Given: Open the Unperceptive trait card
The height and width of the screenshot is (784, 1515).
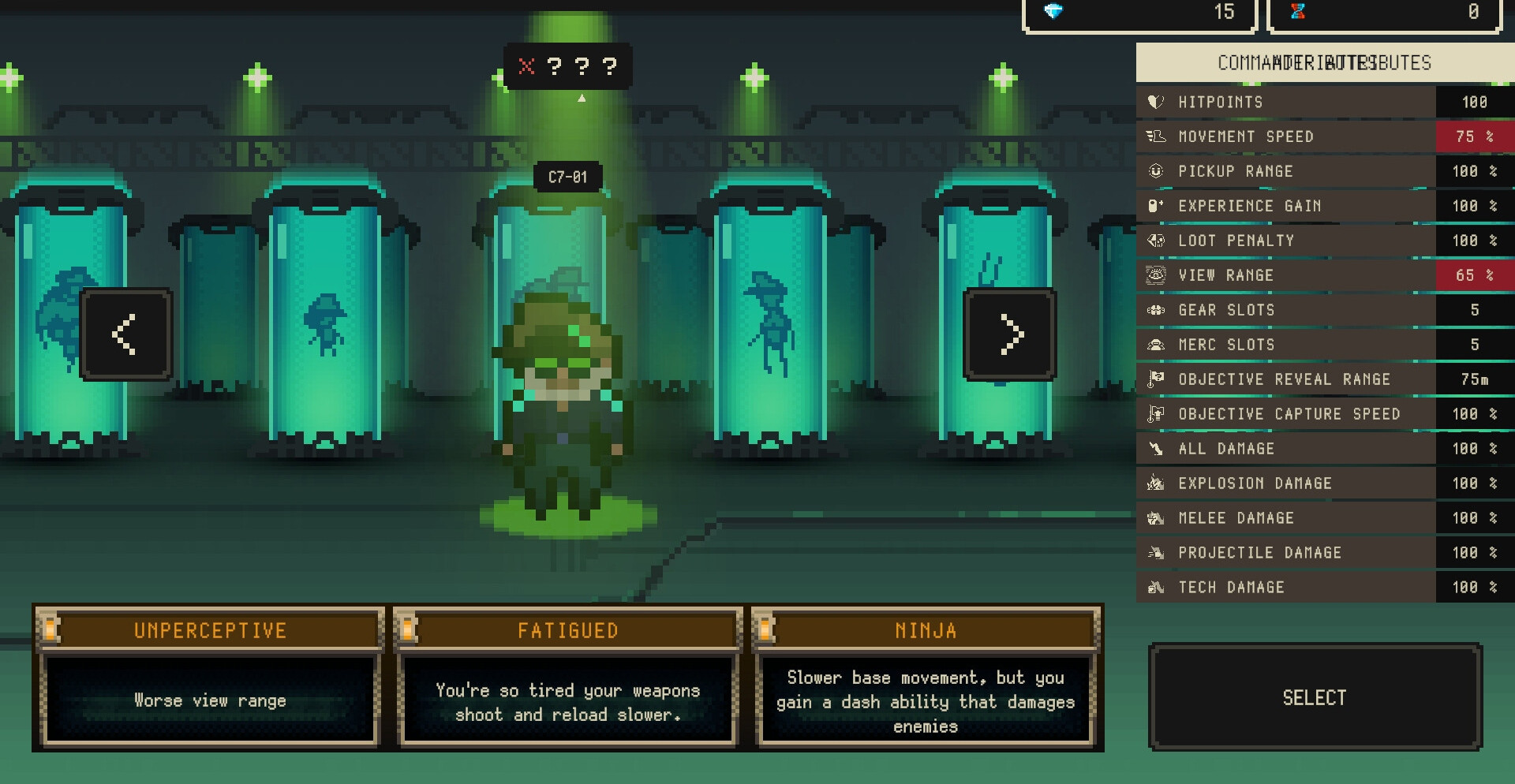Looking at the screenshot, I should (x=210, y=677).
